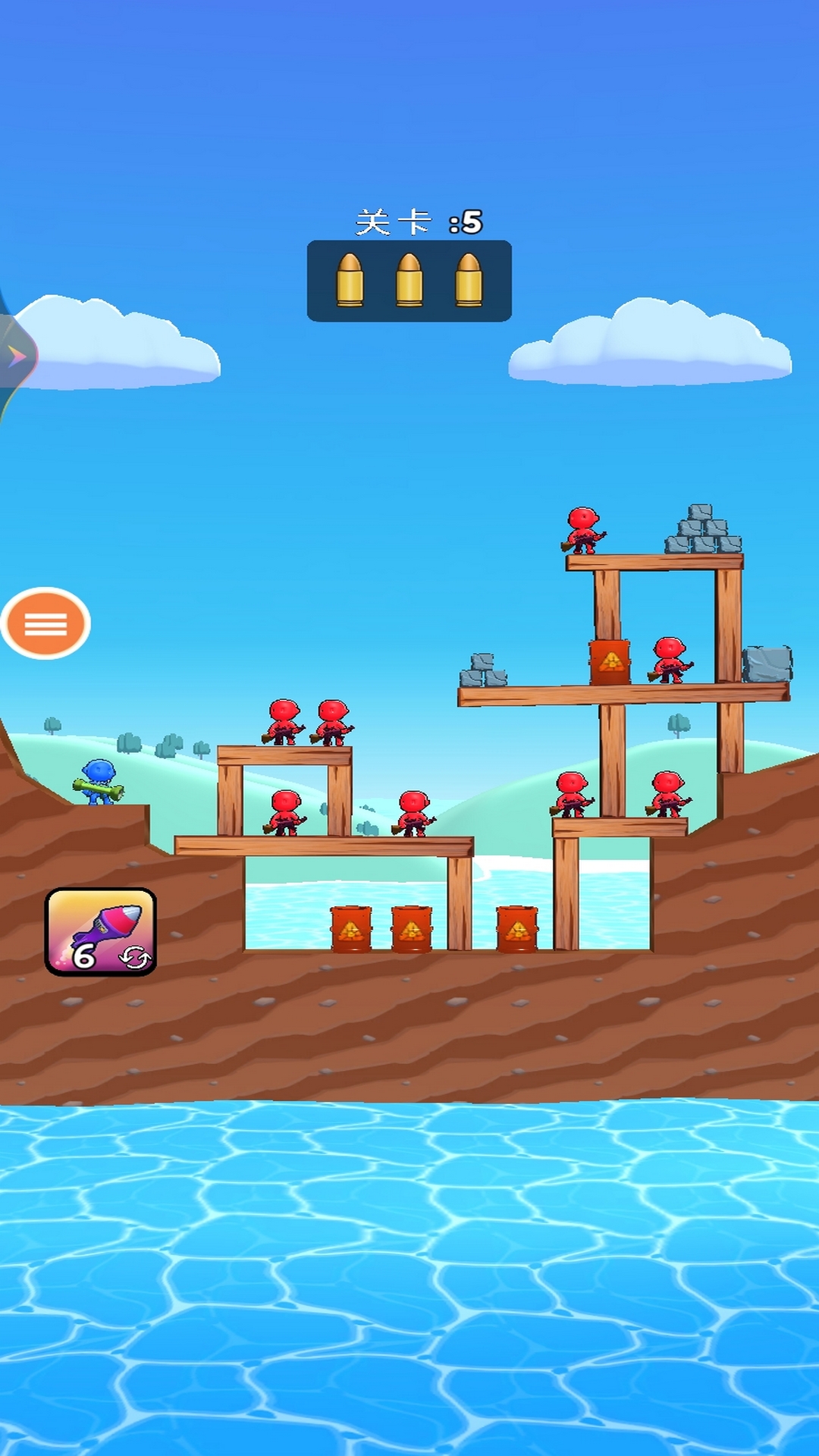Switch weapon using the purple rocket icon
The height and width of the screenshot is (1456, 819).
pos(101,931)
